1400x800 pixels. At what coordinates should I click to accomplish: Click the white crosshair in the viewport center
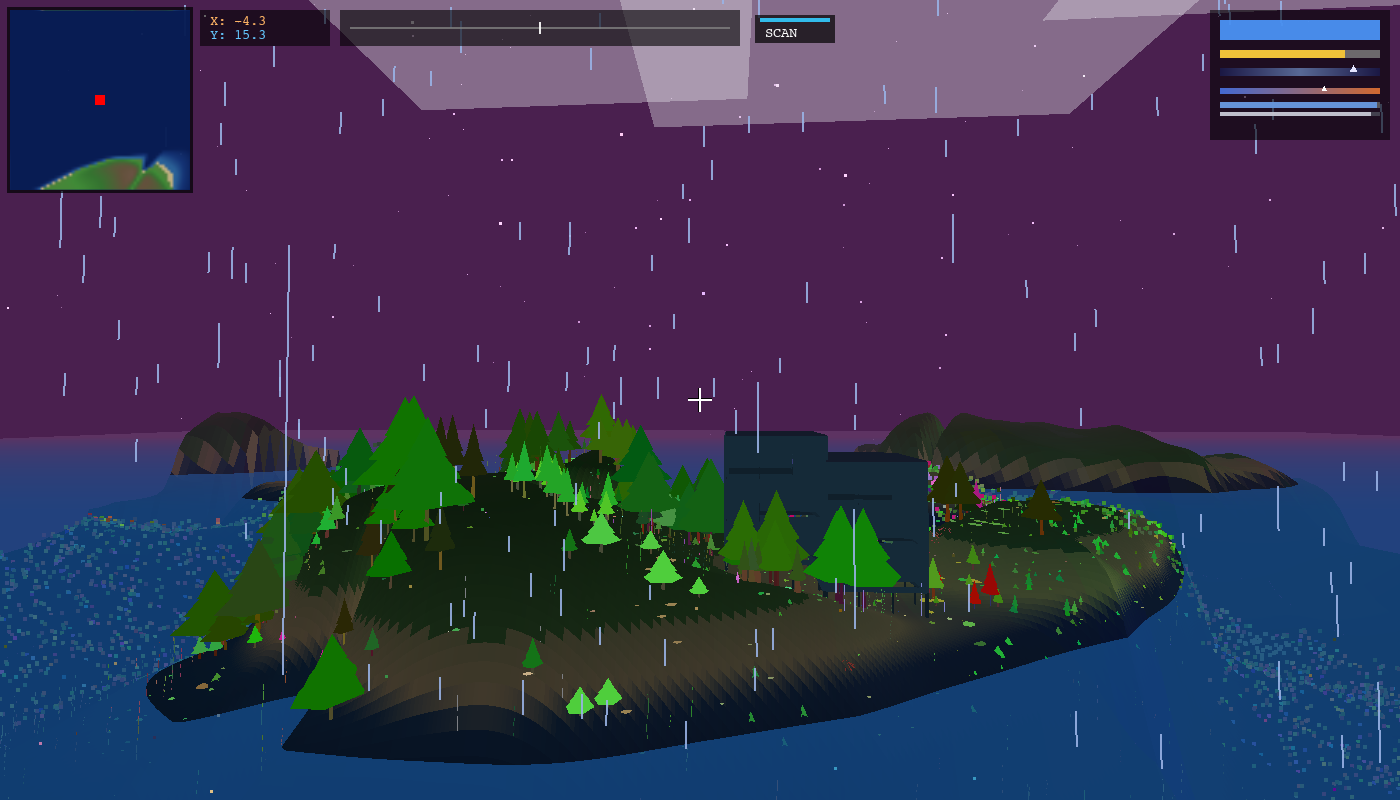point(699,400)
